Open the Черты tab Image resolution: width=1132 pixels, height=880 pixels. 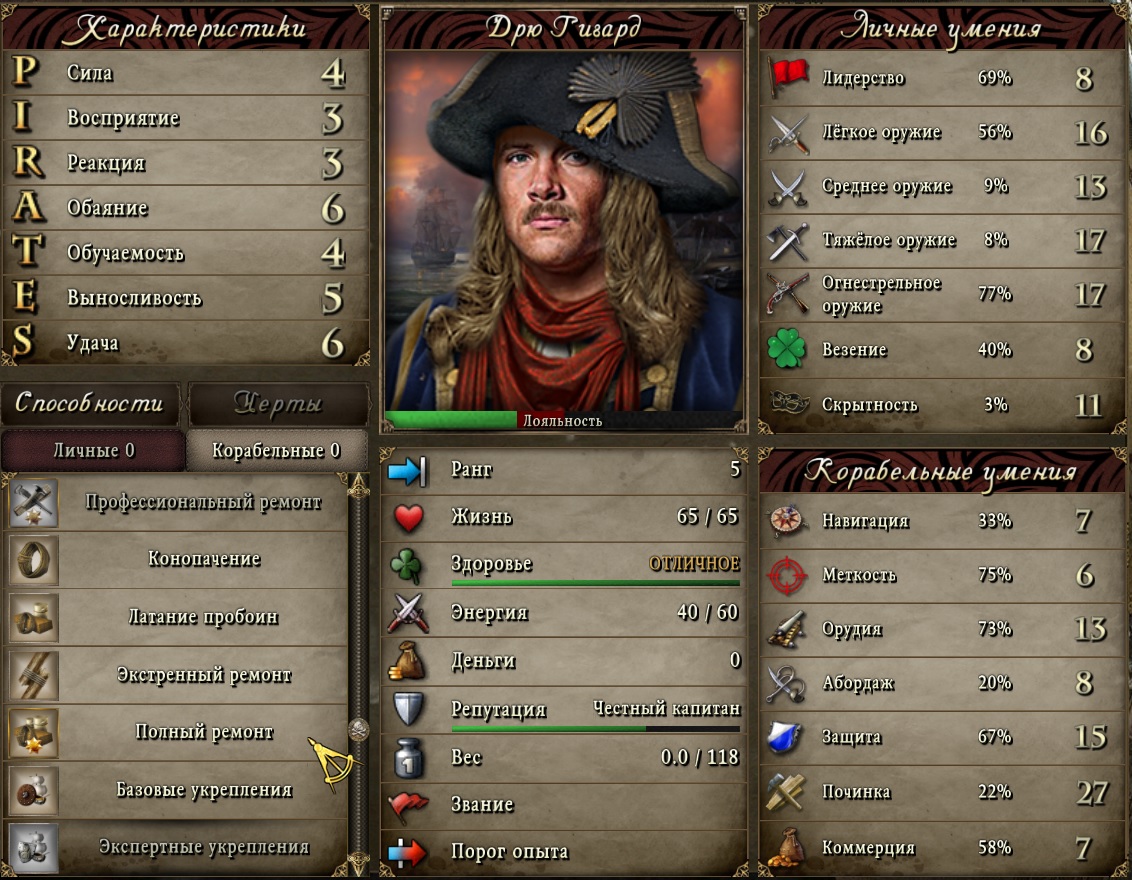[277, 403]
